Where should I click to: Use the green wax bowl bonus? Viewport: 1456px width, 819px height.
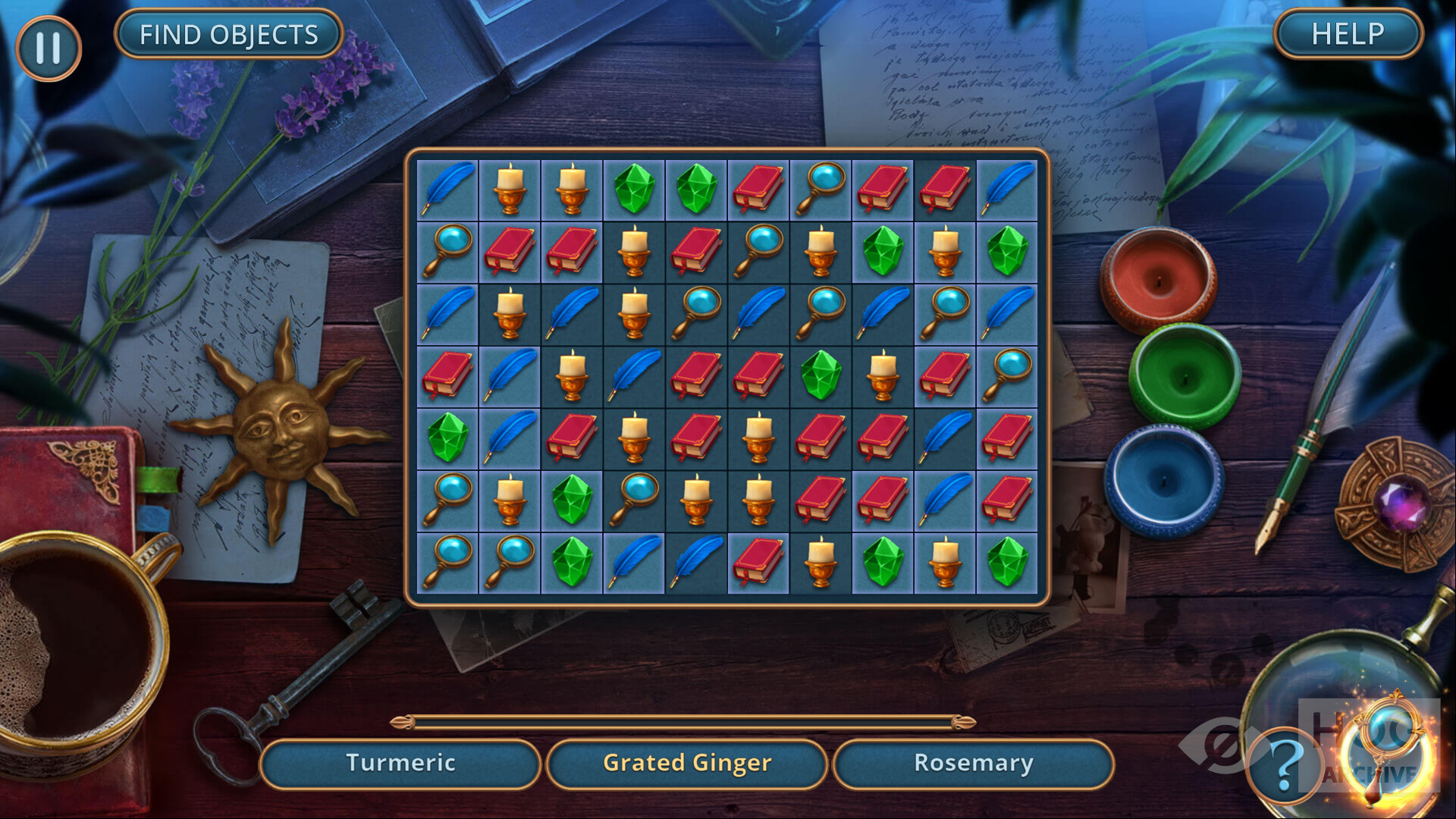coord(1184,374)
